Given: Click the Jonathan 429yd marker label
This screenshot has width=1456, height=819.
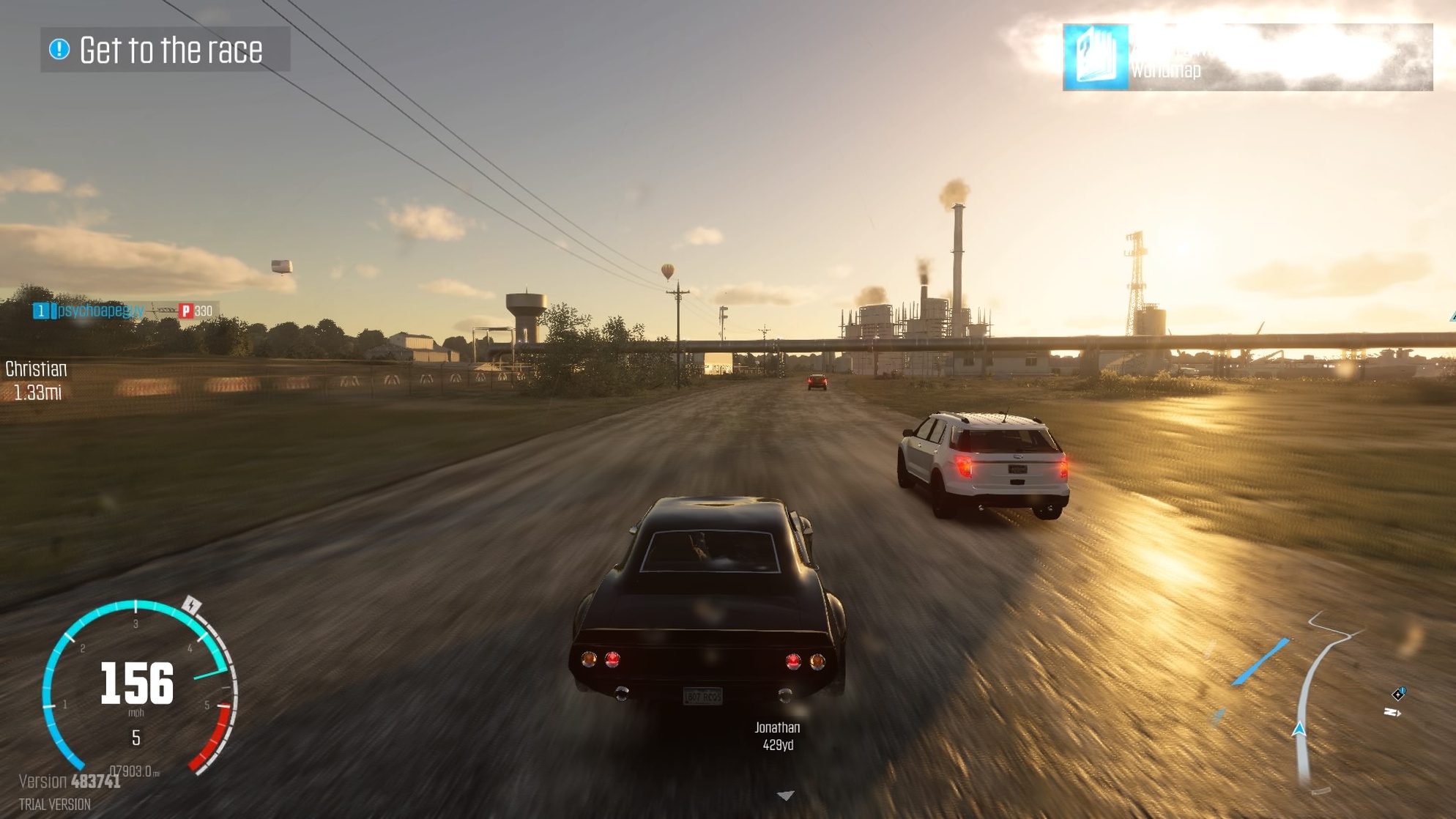Looking at the screenshot, I should coord(777,735).
